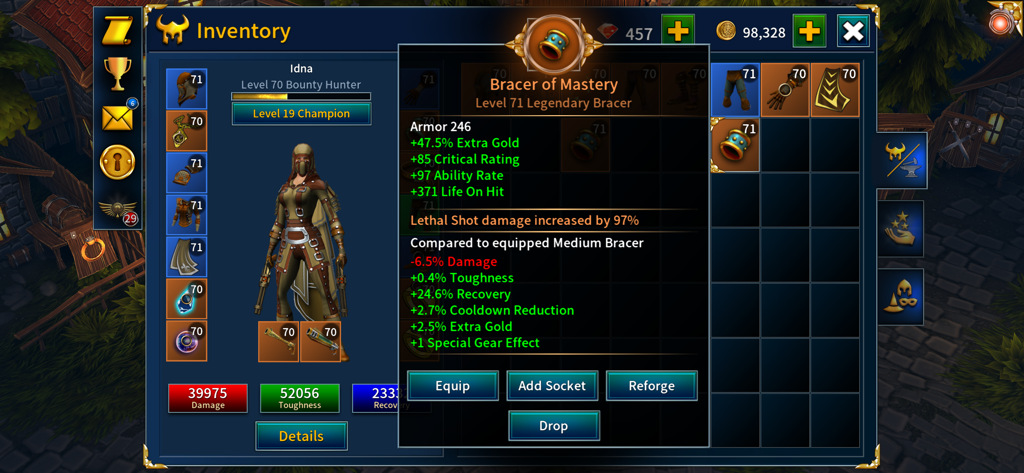Image resolution: width=1024 pixels, height=473 pixels.
Task: Choose the golden chevron cape item
Action: coord(835,90)
